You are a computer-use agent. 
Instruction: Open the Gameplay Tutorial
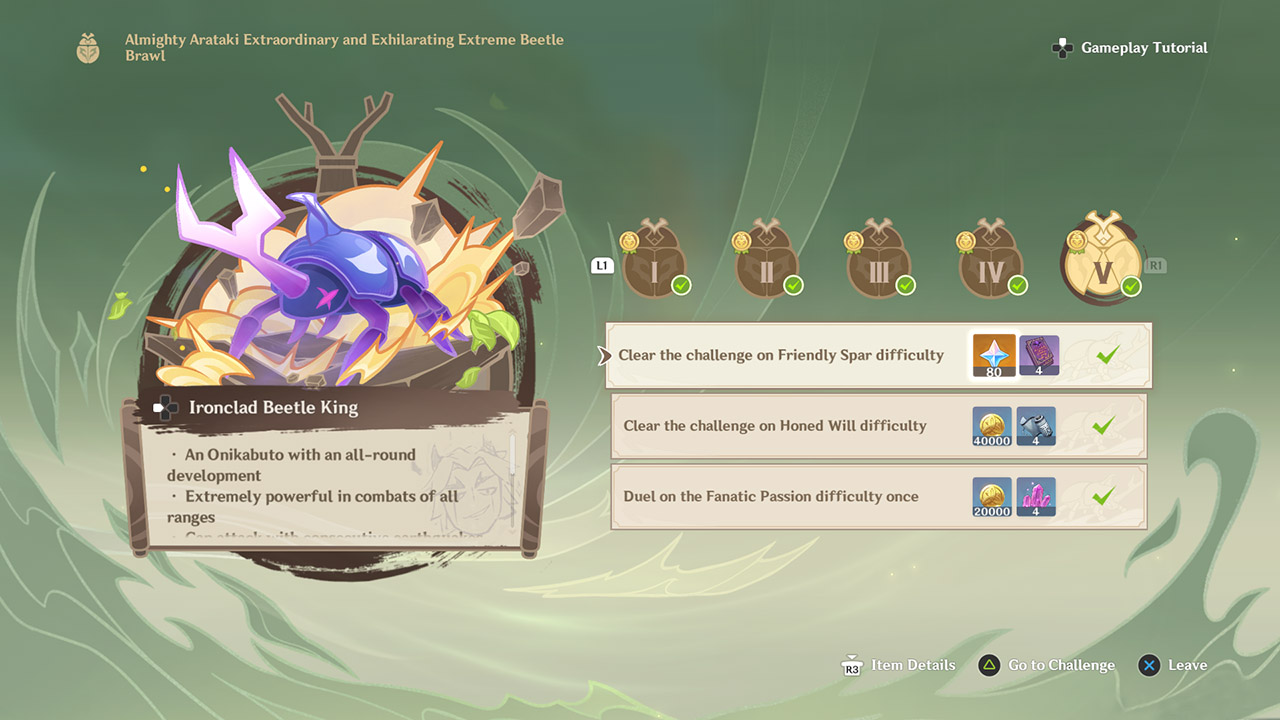(x=1131, y=48)
